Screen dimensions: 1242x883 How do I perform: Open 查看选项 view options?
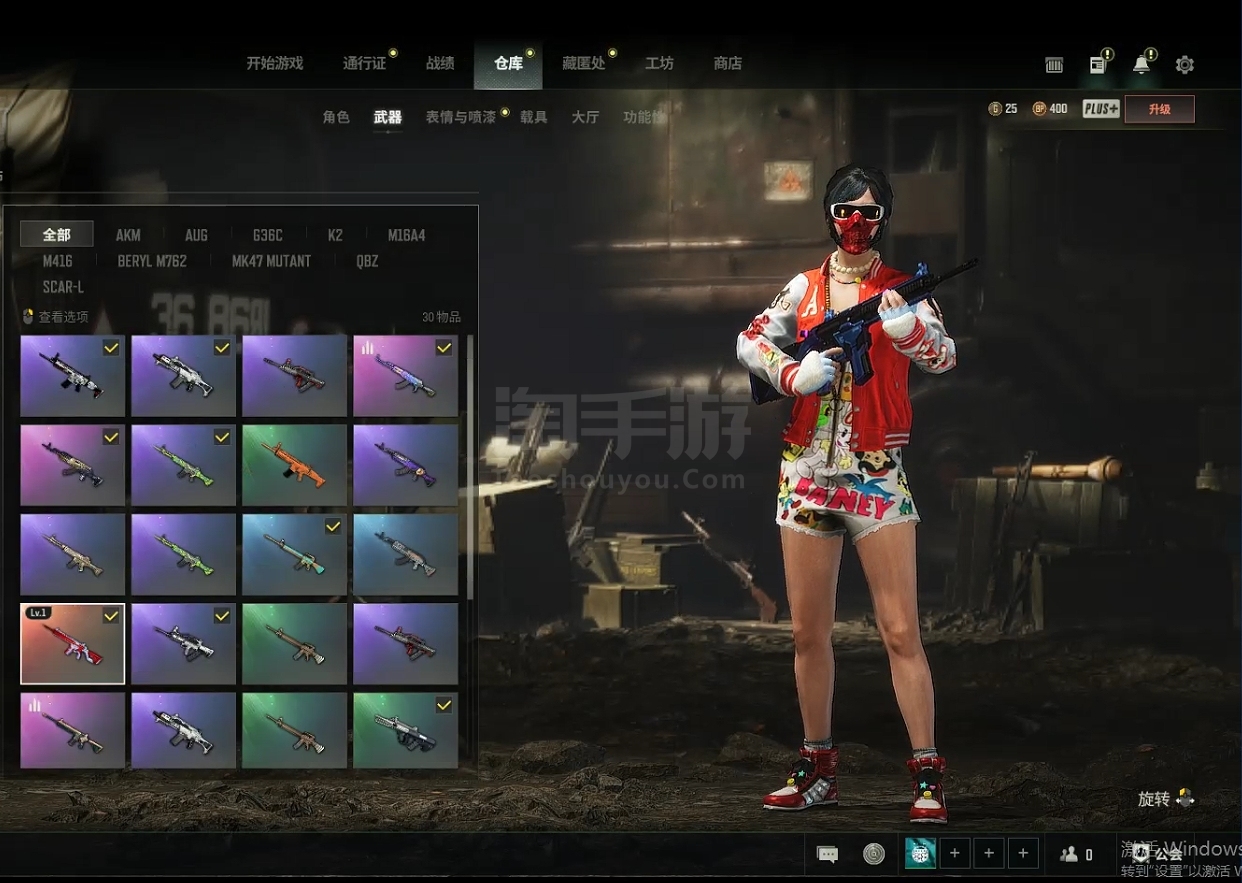(x=56, y=317)
